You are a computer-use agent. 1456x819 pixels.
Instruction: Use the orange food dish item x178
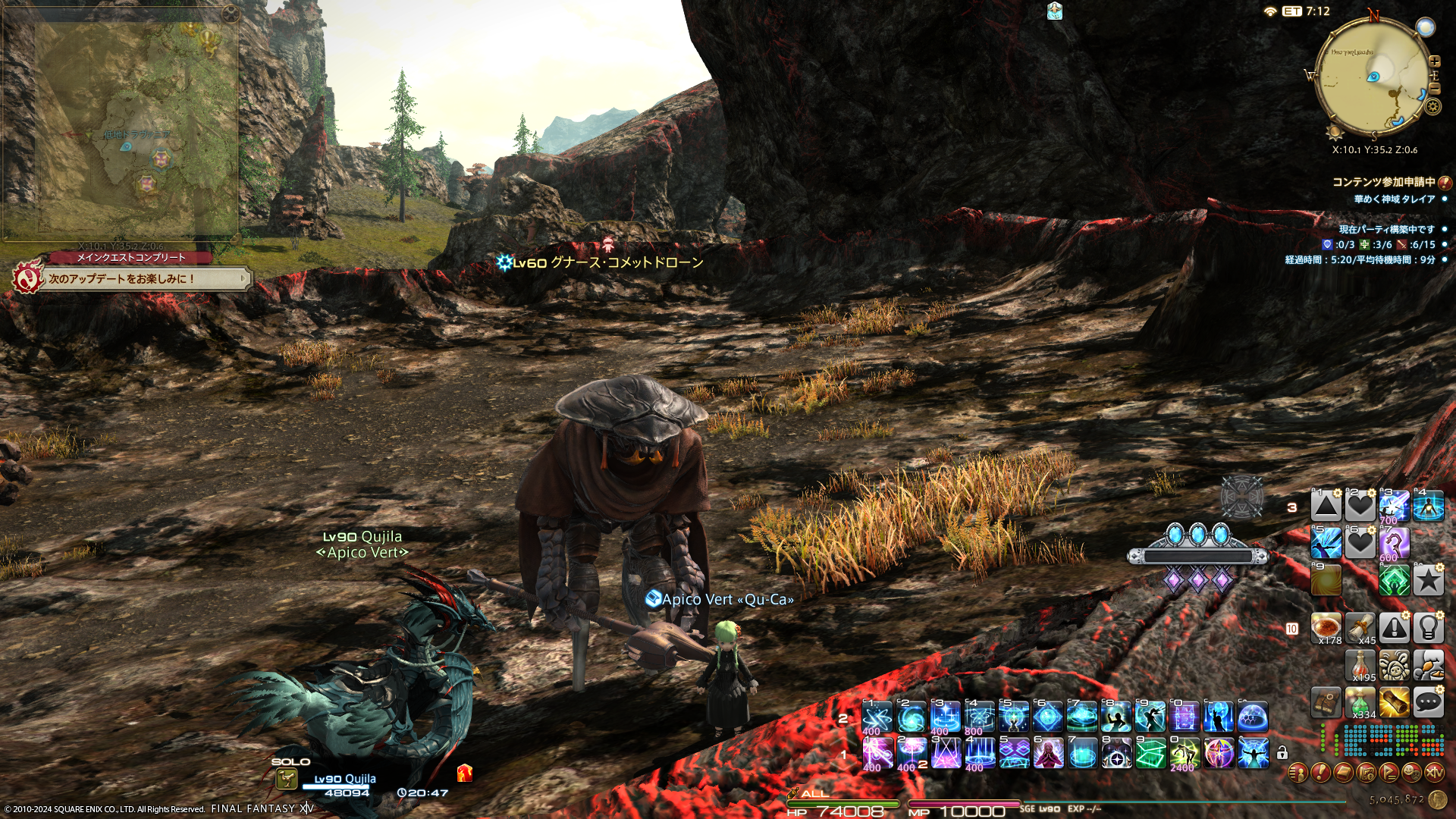click(x=1326, y=627)
